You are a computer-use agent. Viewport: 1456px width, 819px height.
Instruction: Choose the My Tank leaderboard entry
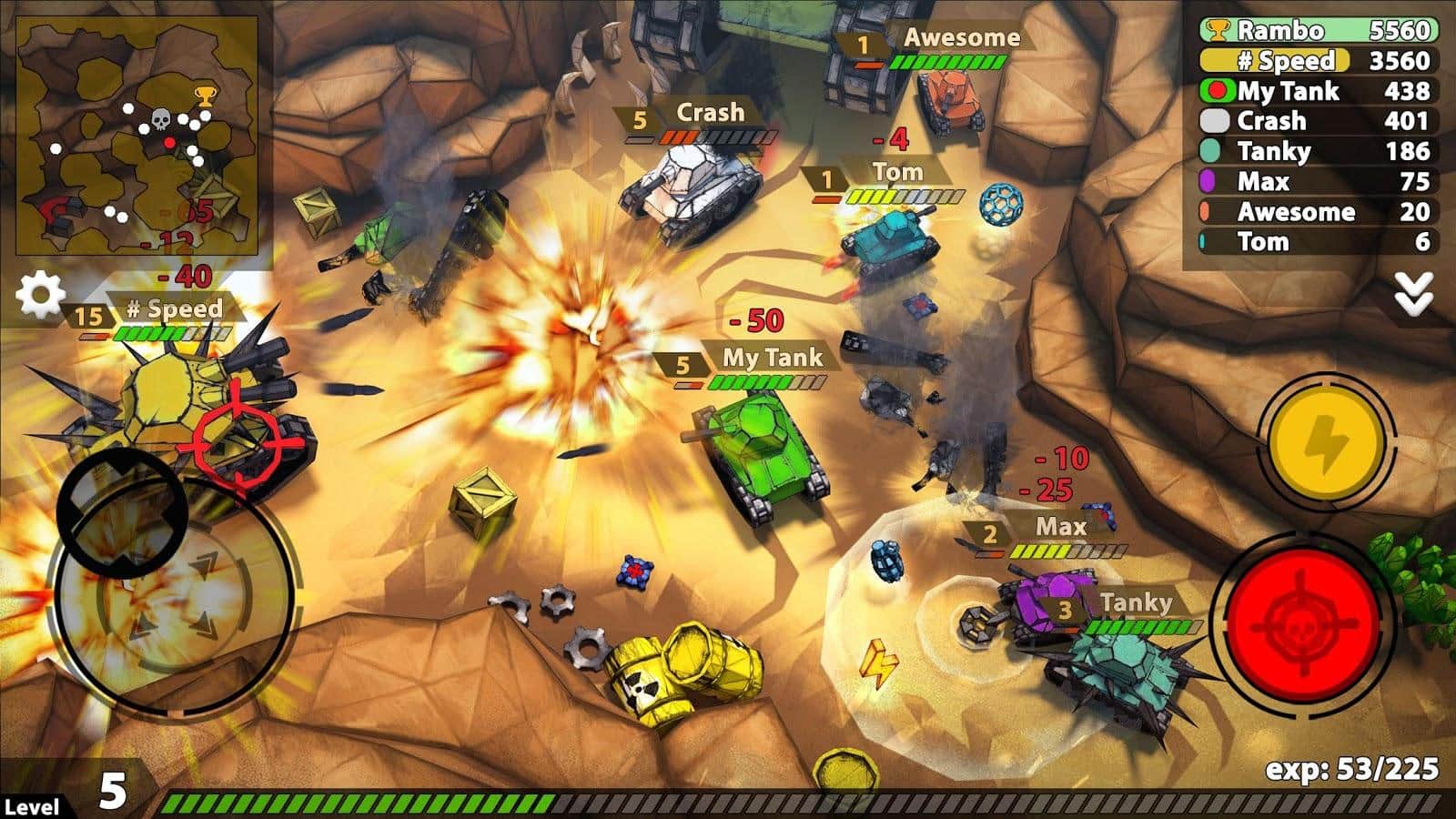(x=1317, y=91)
